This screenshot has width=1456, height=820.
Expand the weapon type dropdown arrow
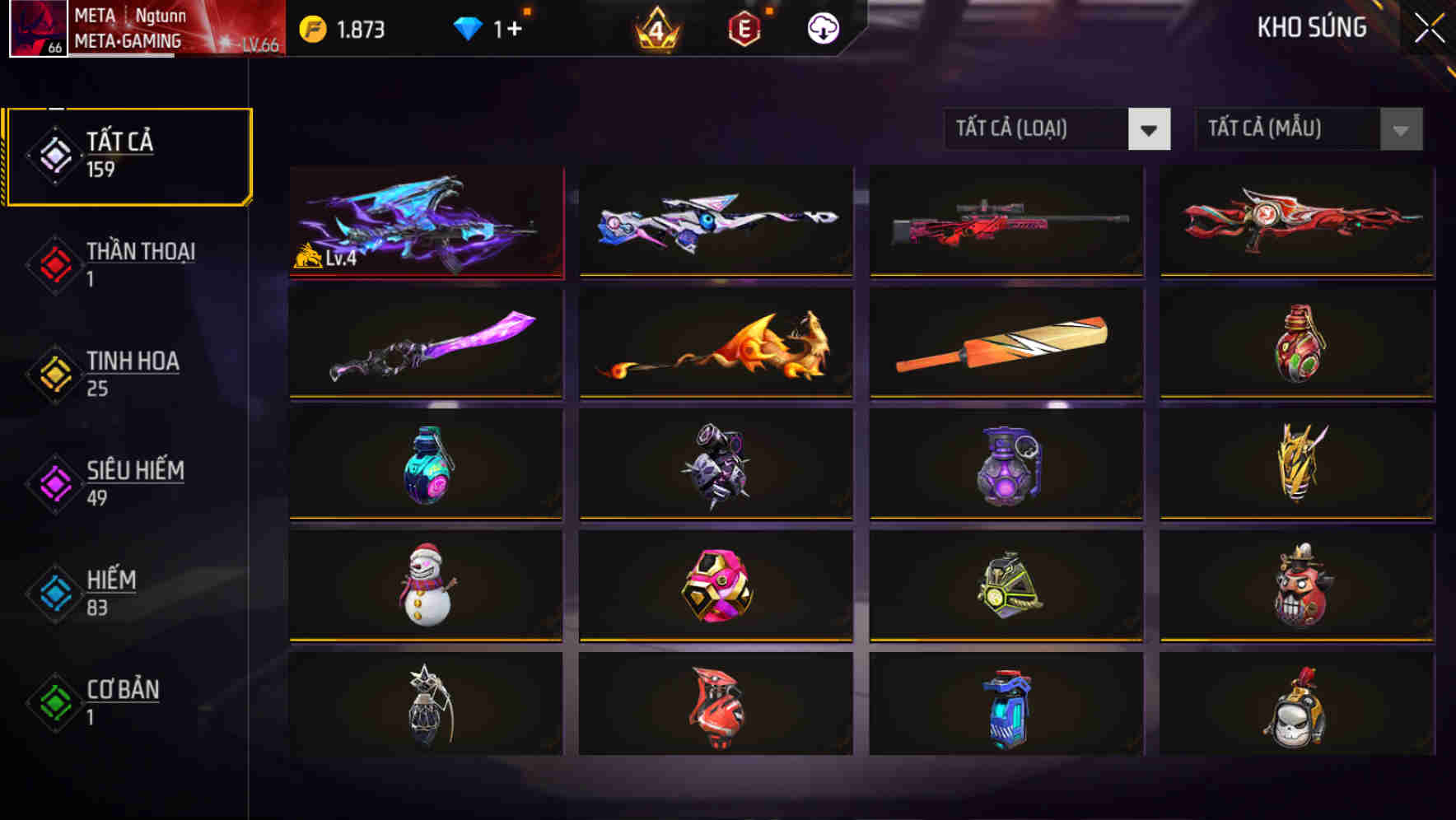pyautogui.click(x=1150, y=129)
